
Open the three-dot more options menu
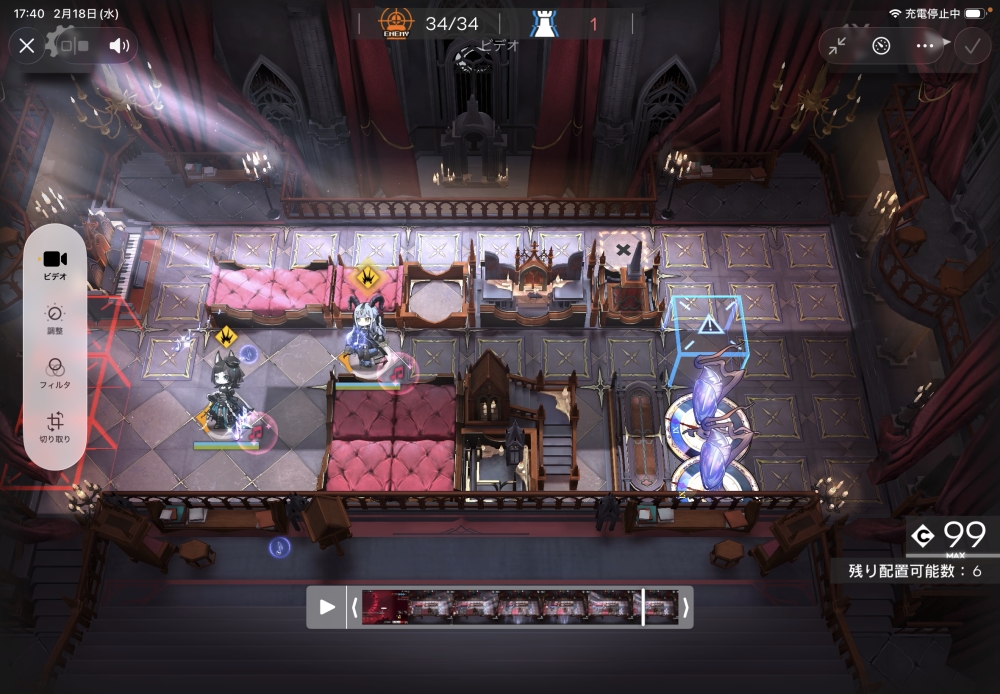tap(924, 45)
